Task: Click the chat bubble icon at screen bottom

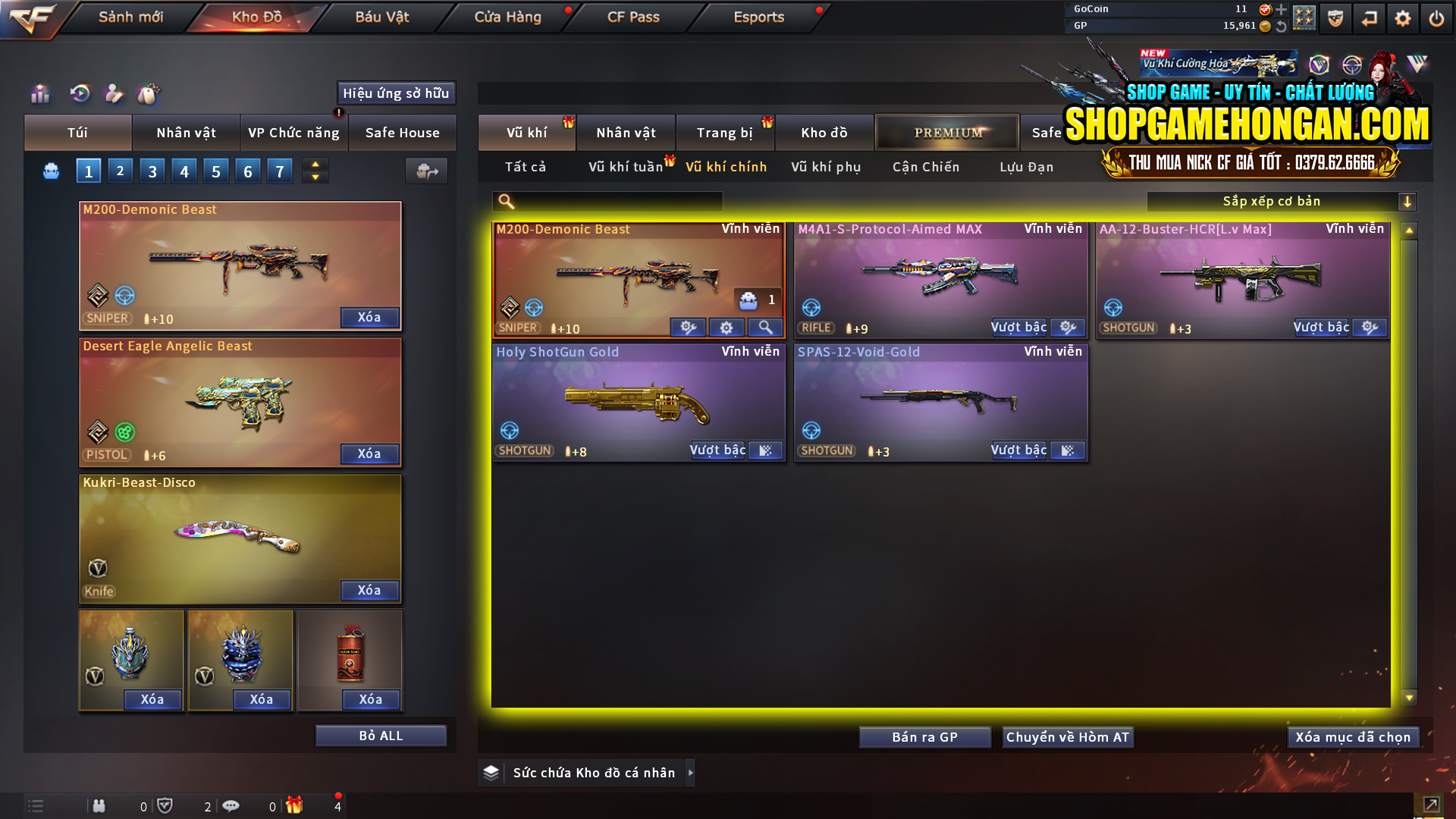Action: point(231,805)
